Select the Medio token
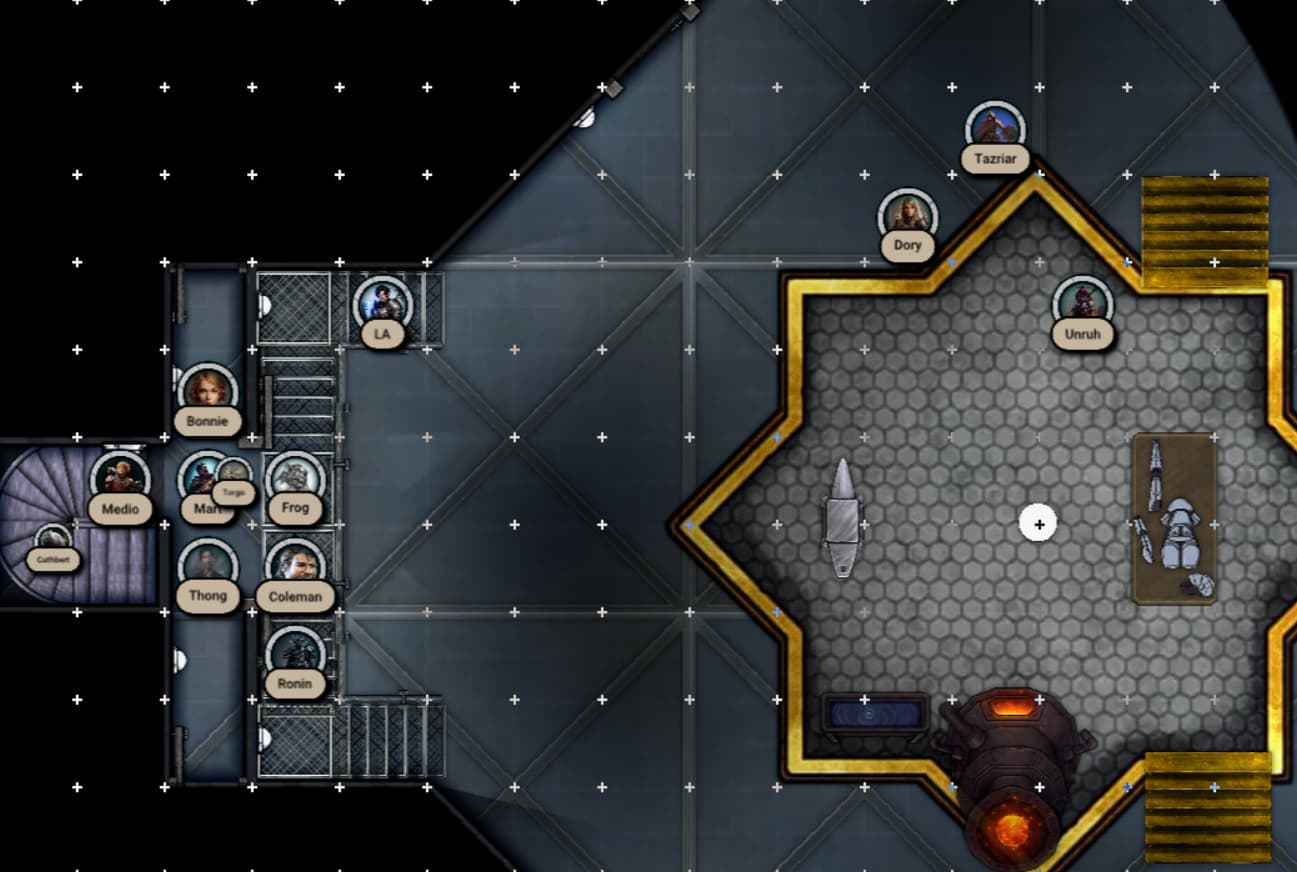The image size is (1297, 872). (120, 480)
